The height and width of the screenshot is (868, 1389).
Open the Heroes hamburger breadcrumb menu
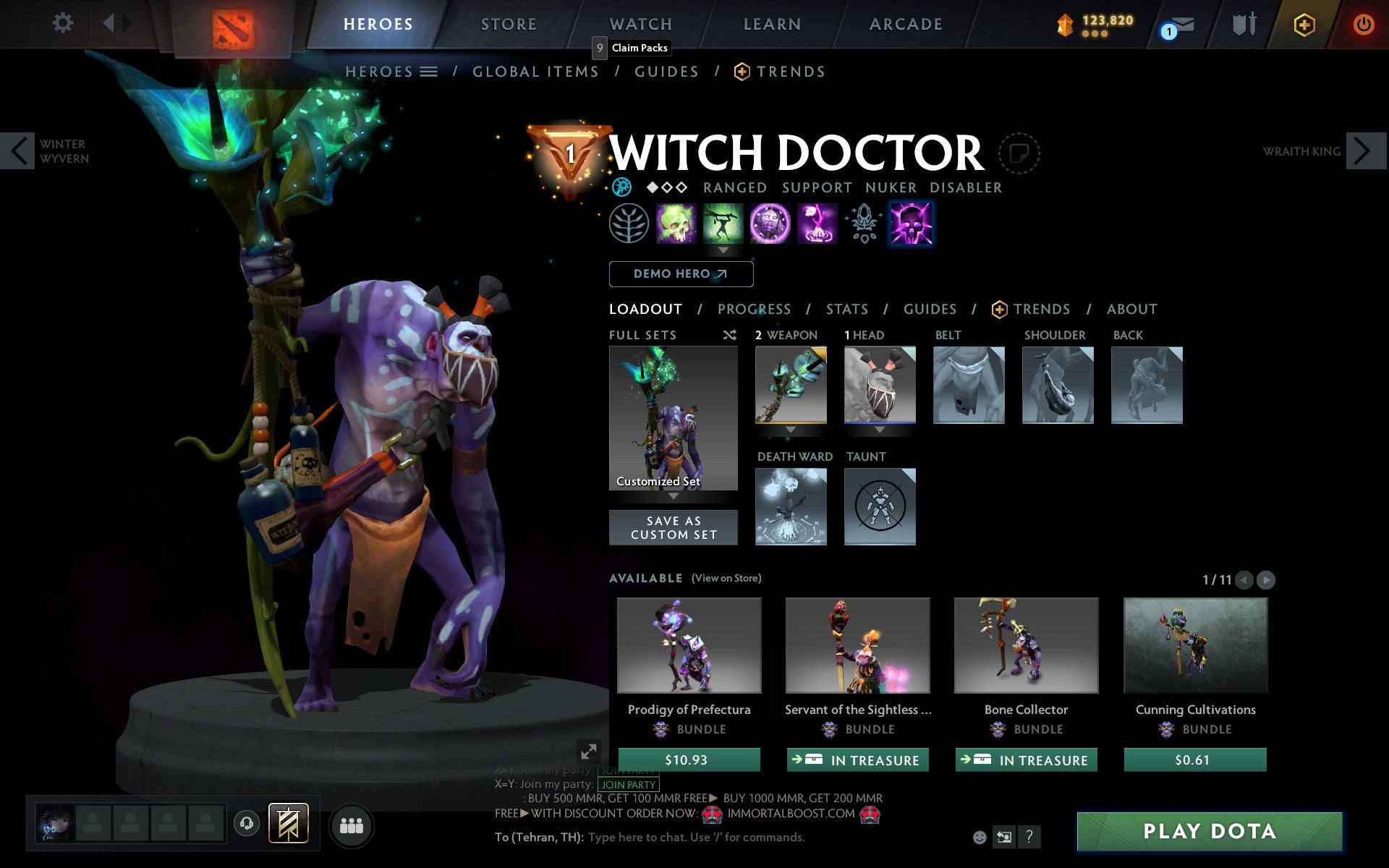(x=429, y=72)
